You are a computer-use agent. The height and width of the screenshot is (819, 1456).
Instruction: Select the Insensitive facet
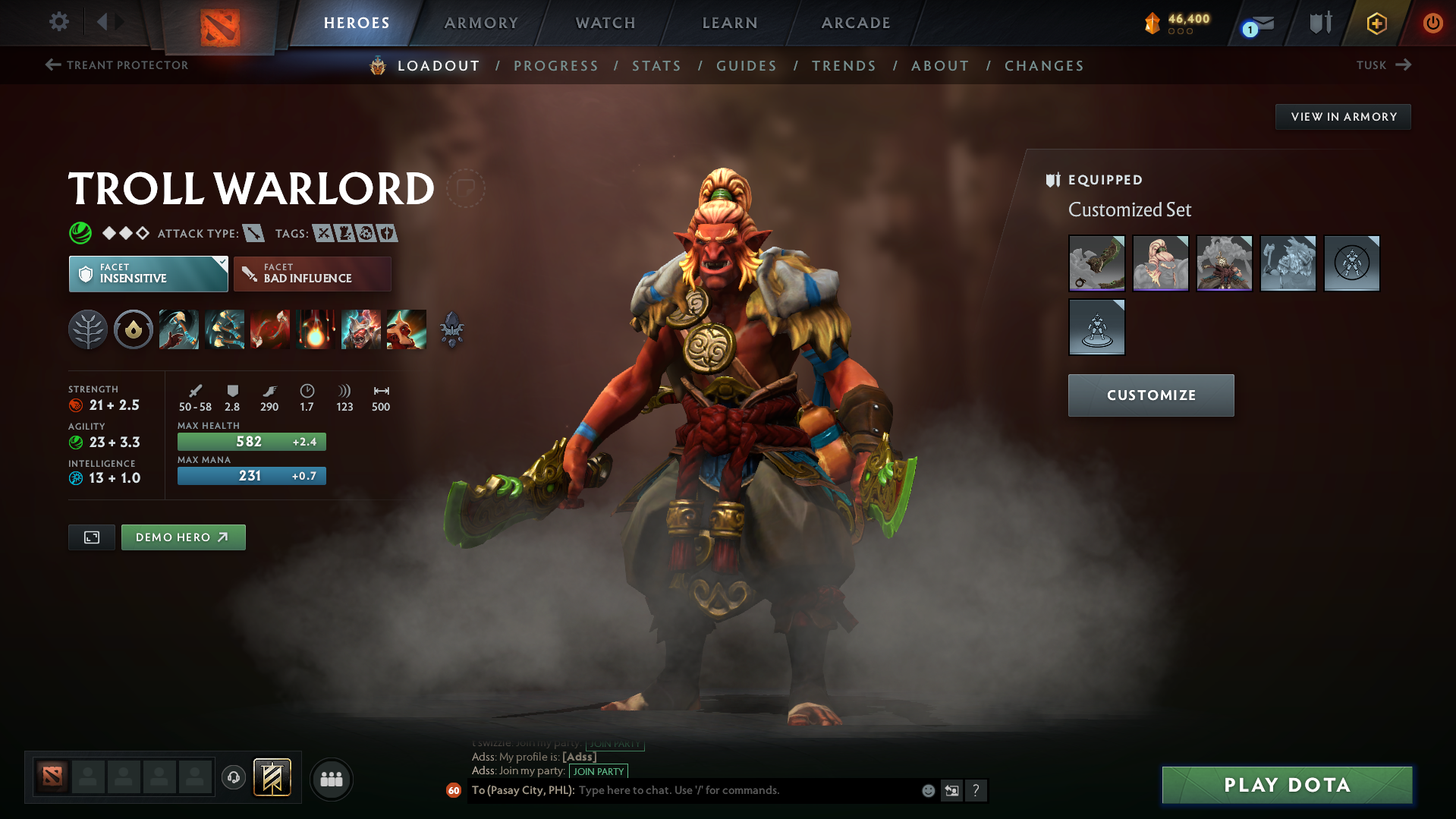pyautogui.click(x=148, y=273)
